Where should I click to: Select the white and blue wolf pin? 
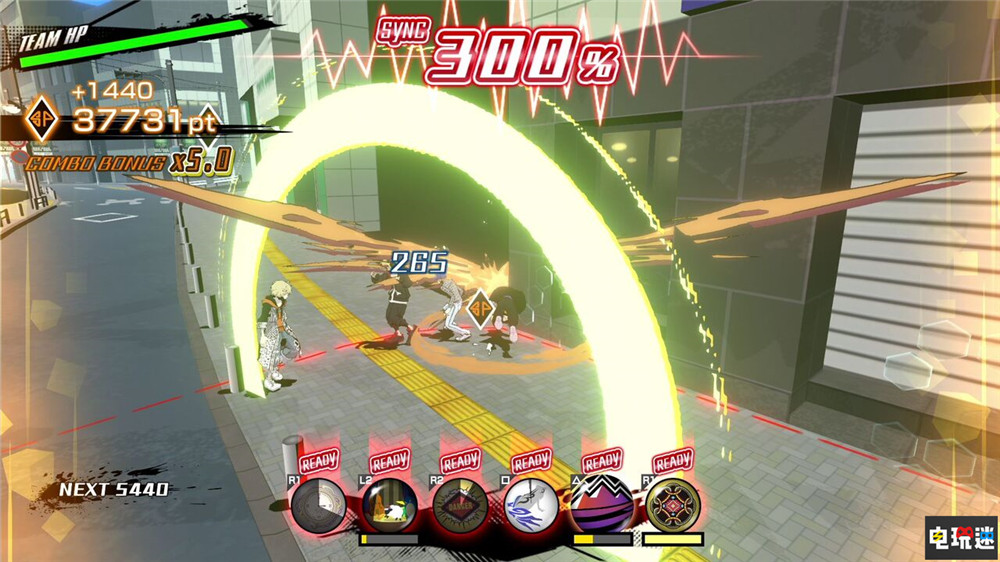[531, 505]
